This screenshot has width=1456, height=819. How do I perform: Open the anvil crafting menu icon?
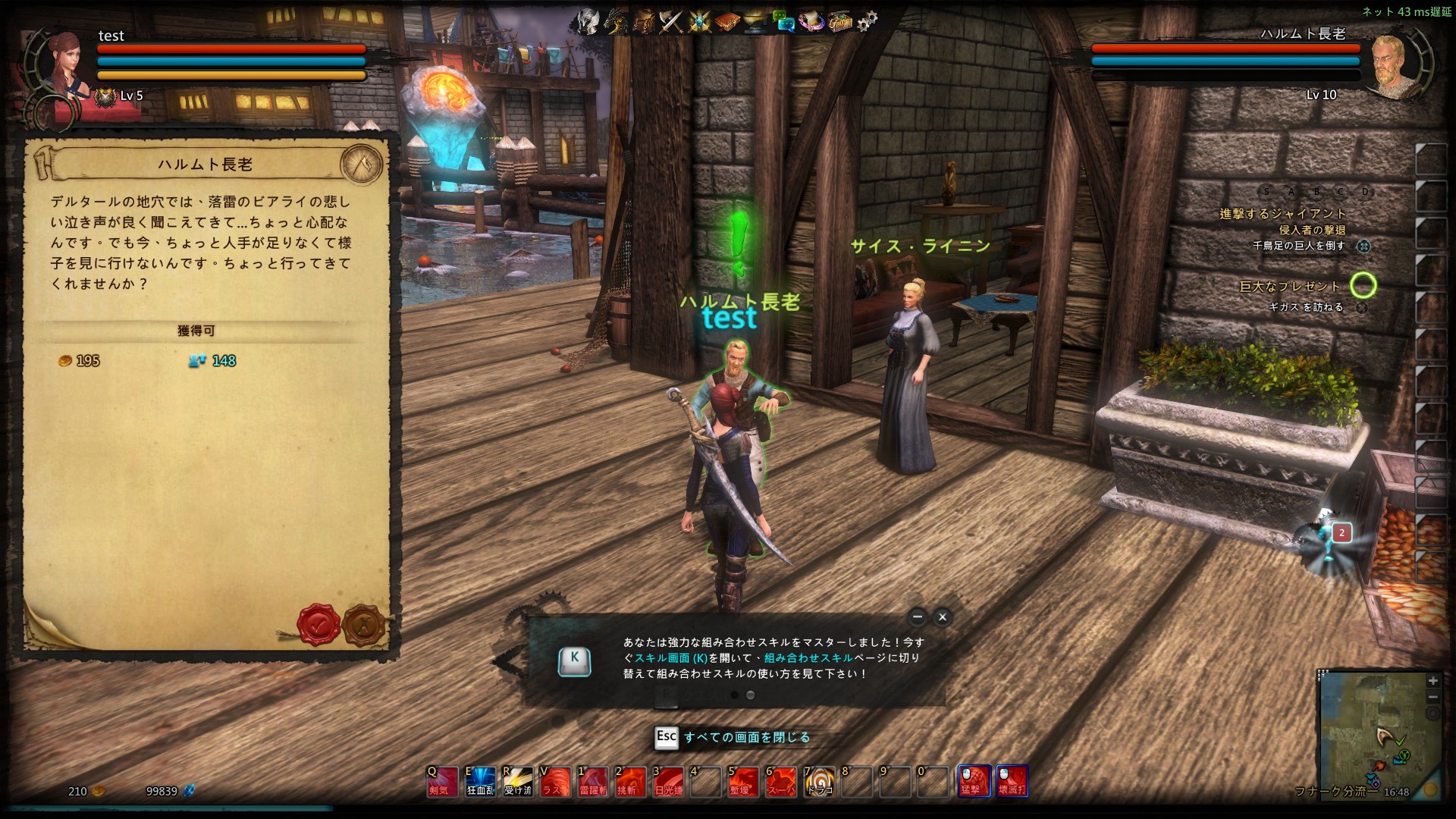[755, 21]
